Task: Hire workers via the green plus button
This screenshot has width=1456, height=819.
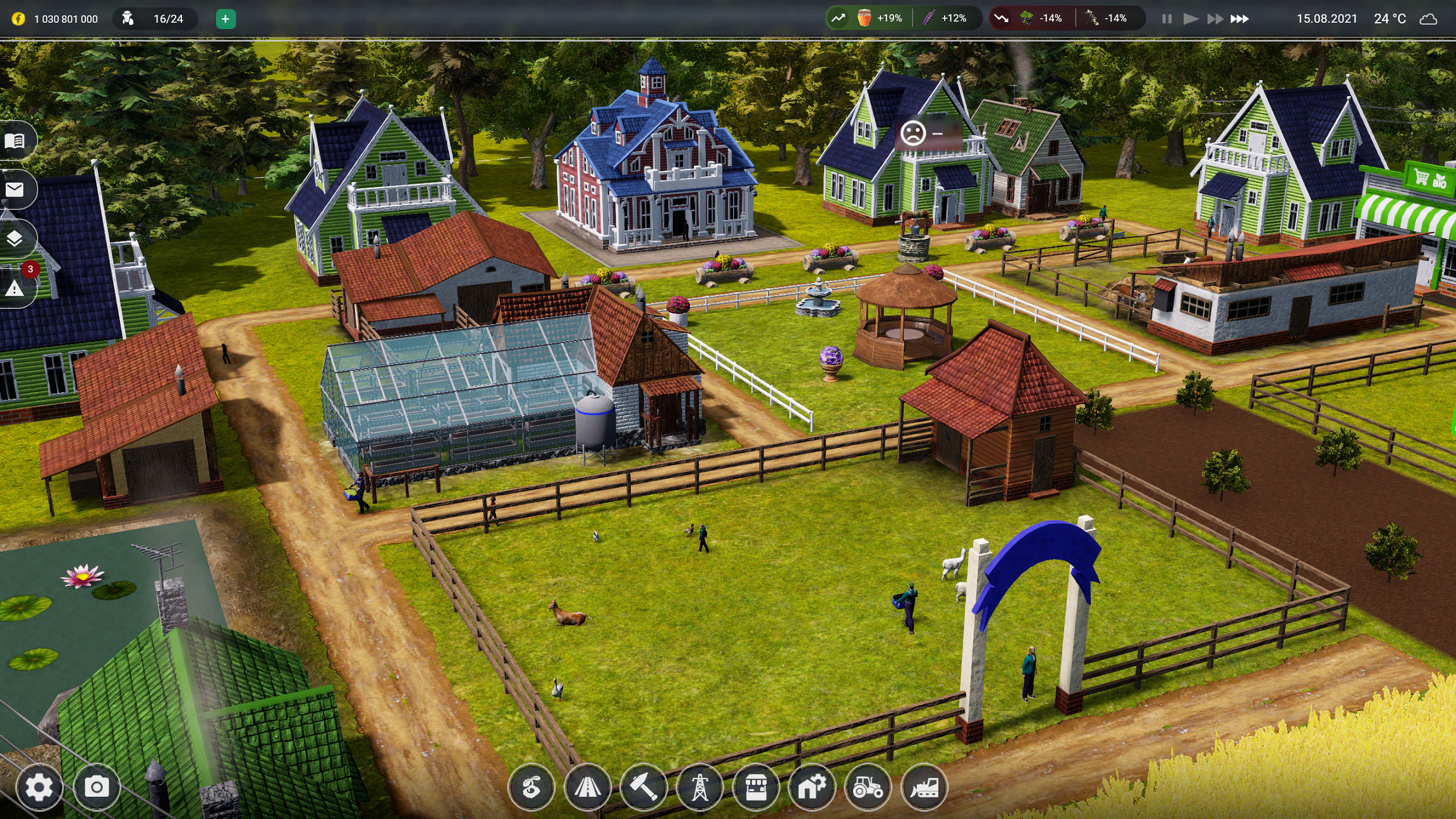Action: (x=226, y=19)
